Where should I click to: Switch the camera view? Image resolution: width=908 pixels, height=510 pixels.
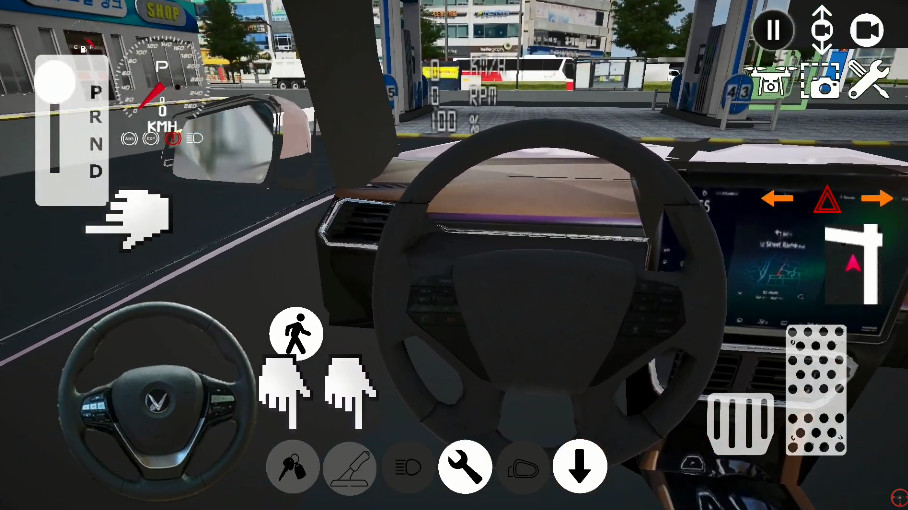tap(867, 29)
